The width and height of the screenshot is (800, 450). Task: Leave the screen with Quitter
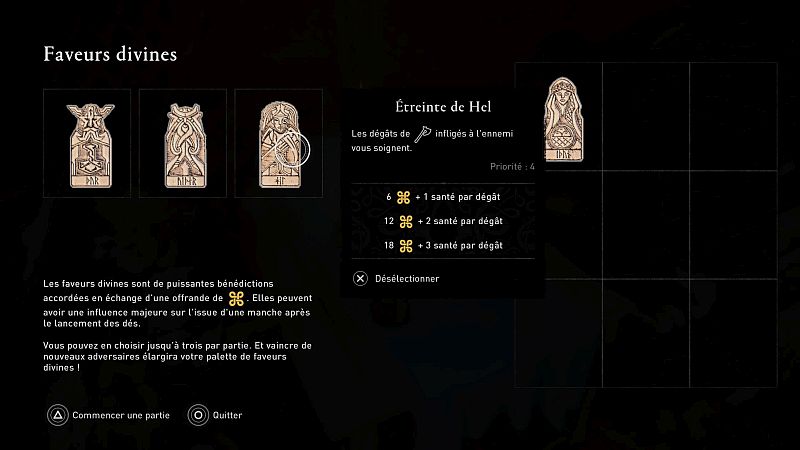coord(216,414)
